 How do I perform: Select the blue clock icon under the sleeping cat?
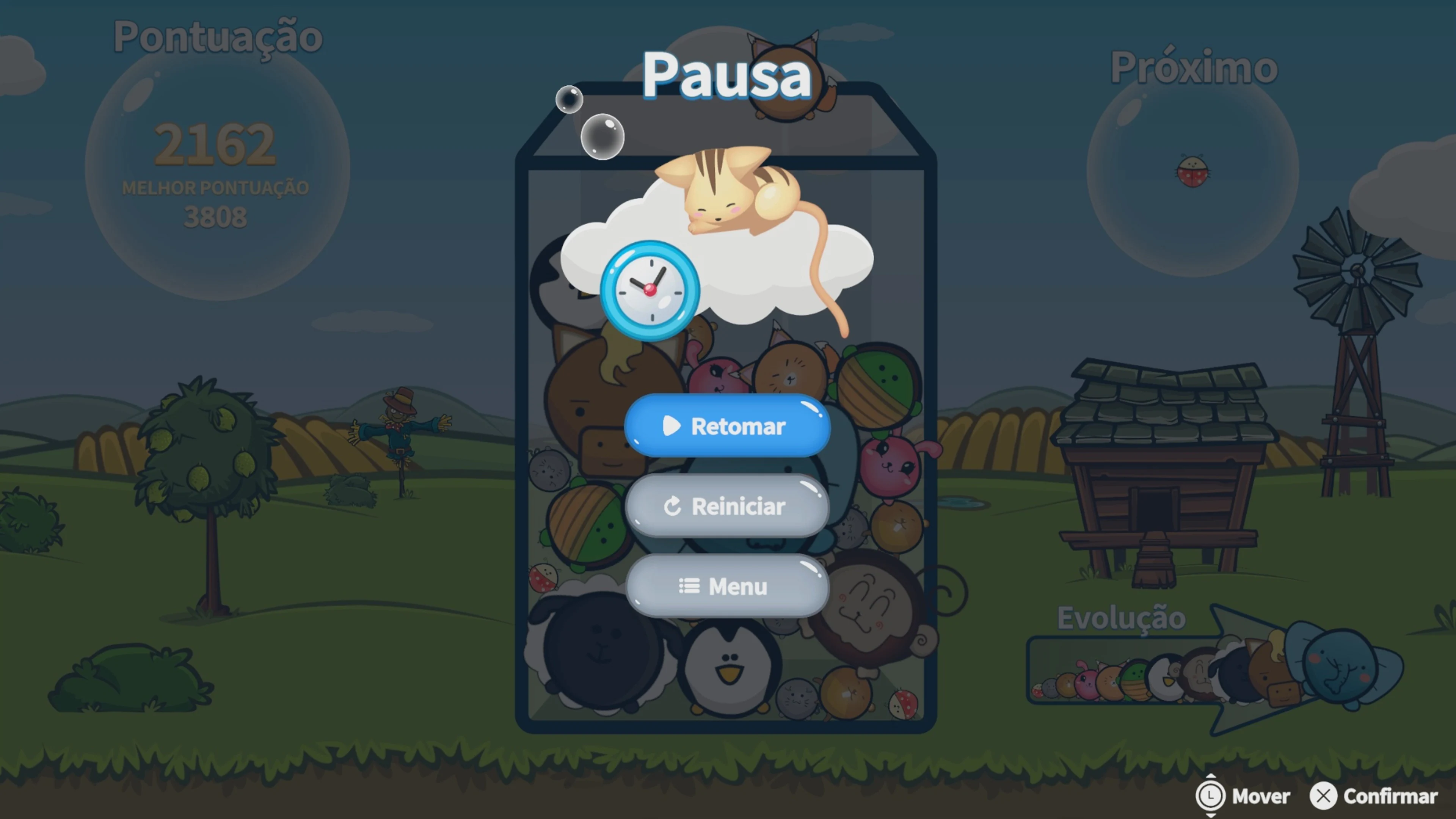point(650,290)
